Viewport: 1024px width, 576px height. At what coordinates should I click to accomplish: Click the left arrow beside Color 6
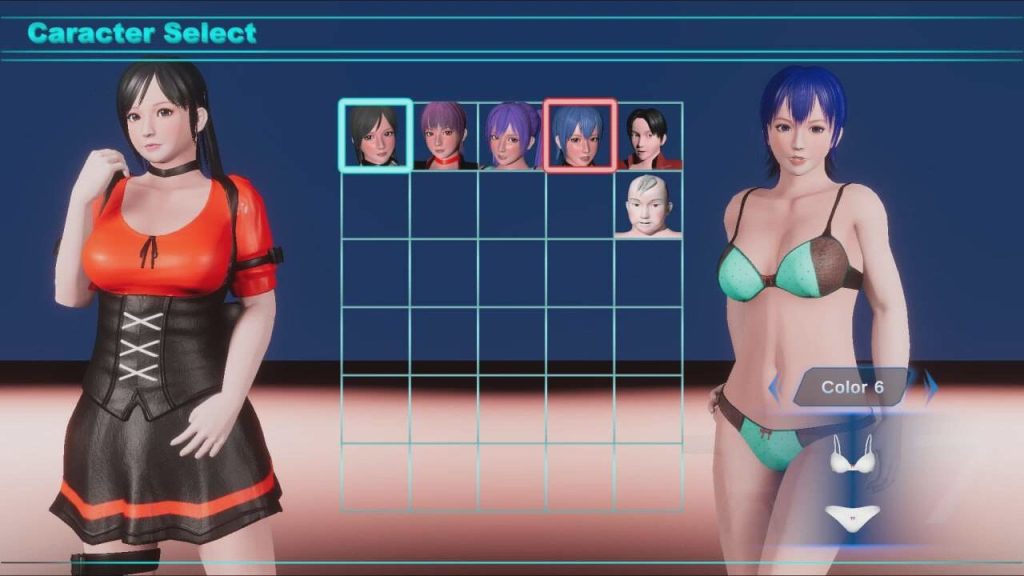tap(774, 386)
